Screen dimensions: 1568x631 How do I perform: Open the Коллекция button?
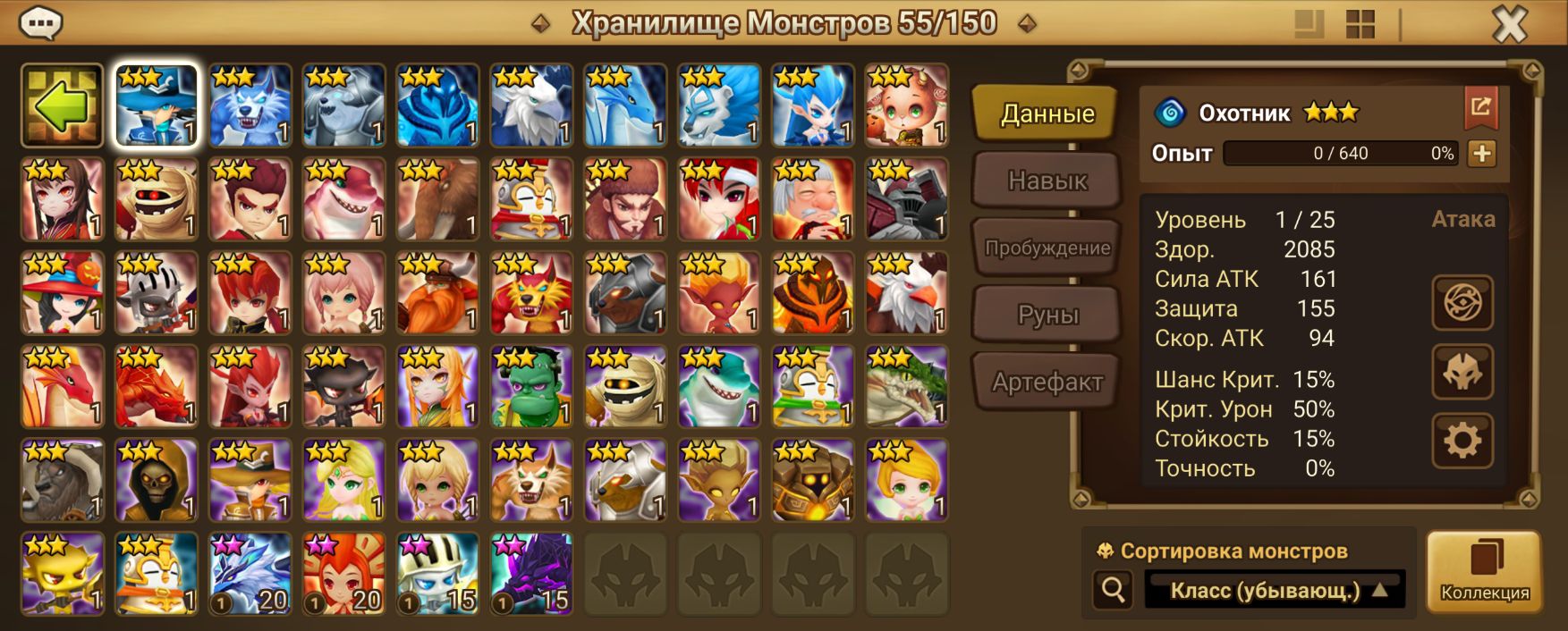(x=1484, y=572)
